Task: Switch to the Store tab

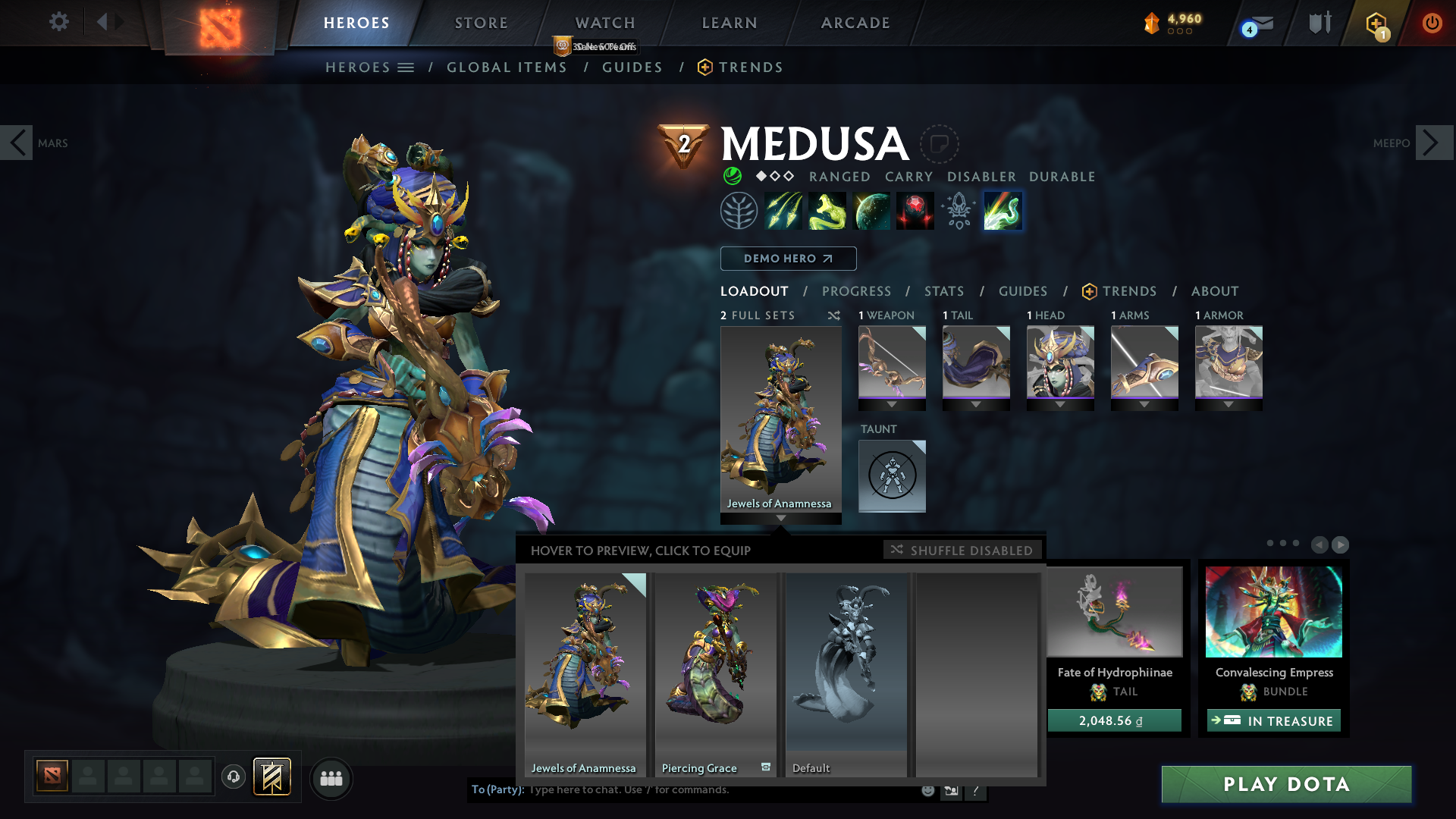Action: (481, 22)
